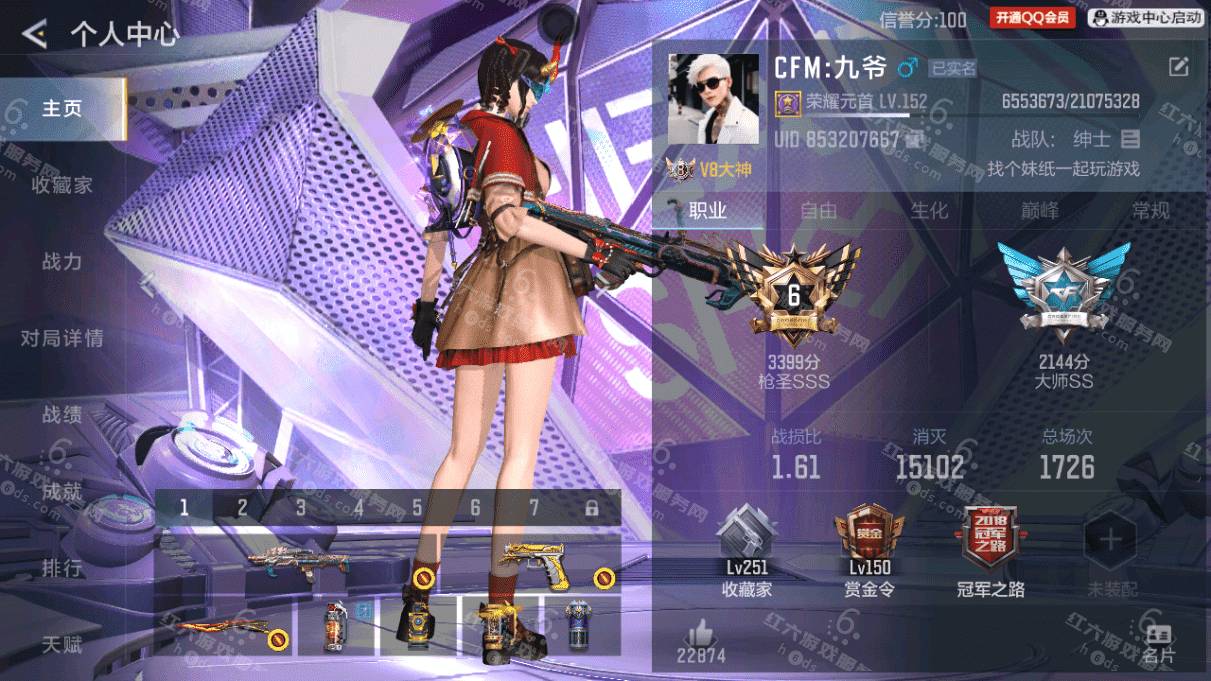Image resolution: width=1211 pixels, height=681 pixels.
Task: Select the 巅峰 mode tab
Action: (1040, 211)
